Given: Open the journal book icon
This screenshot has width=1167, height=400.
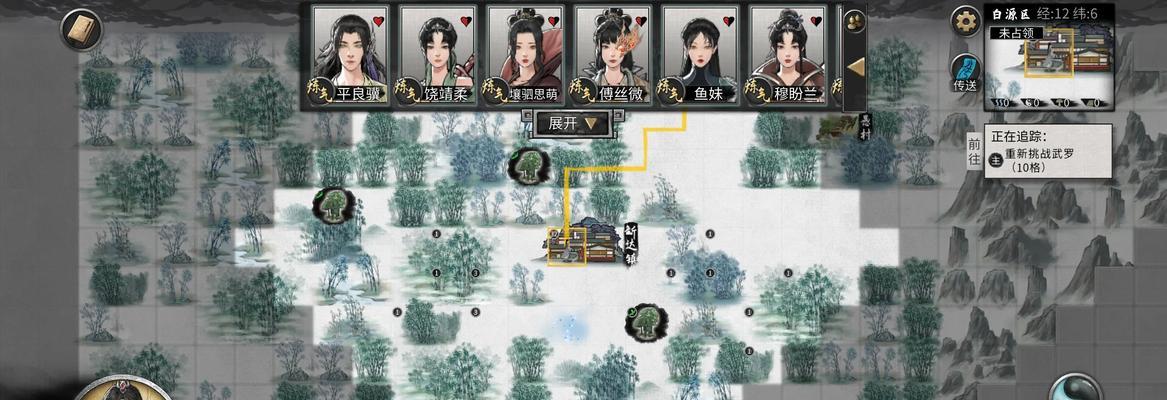Looking at the screenshot, I should pyautogui.click(x=80, y=29).
